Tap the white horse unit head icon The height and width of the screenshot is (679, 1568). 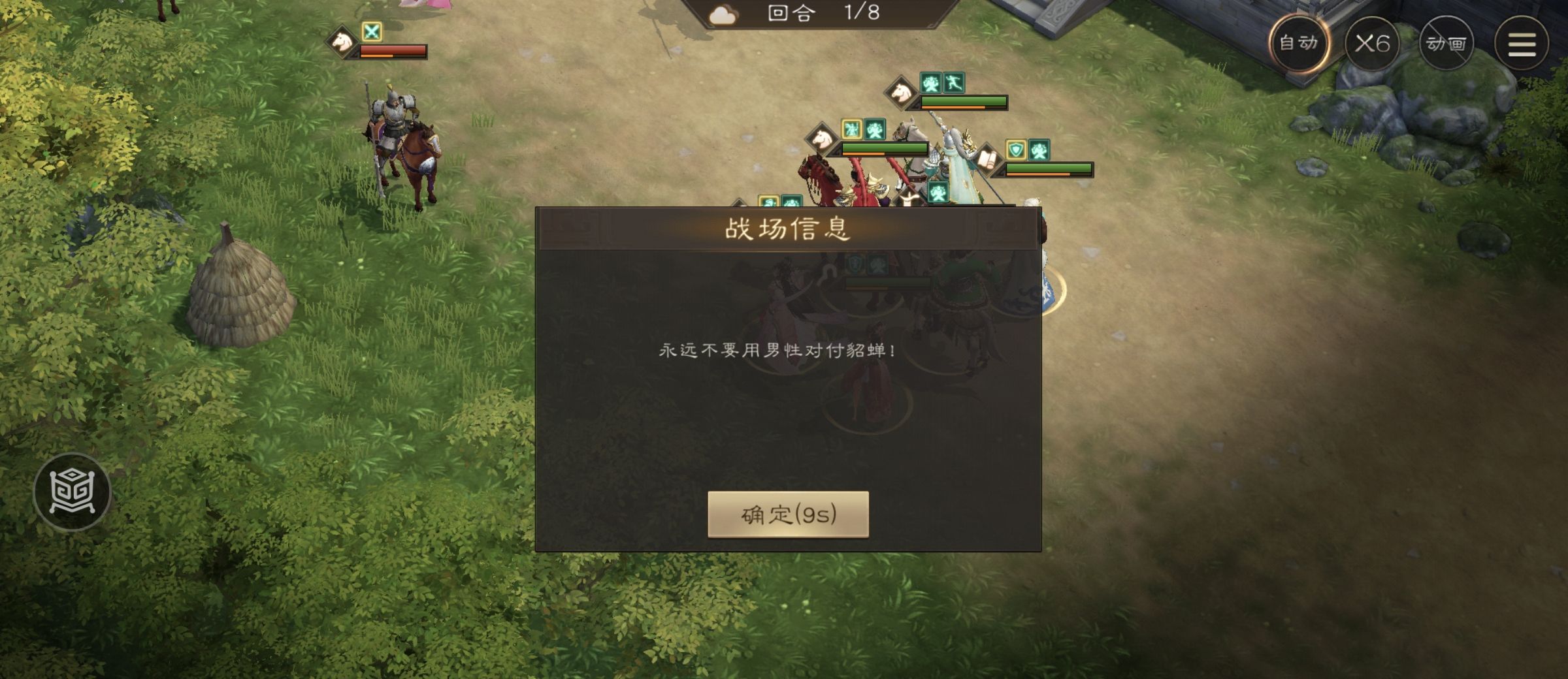pyautogui.click(x=900, y=95)
